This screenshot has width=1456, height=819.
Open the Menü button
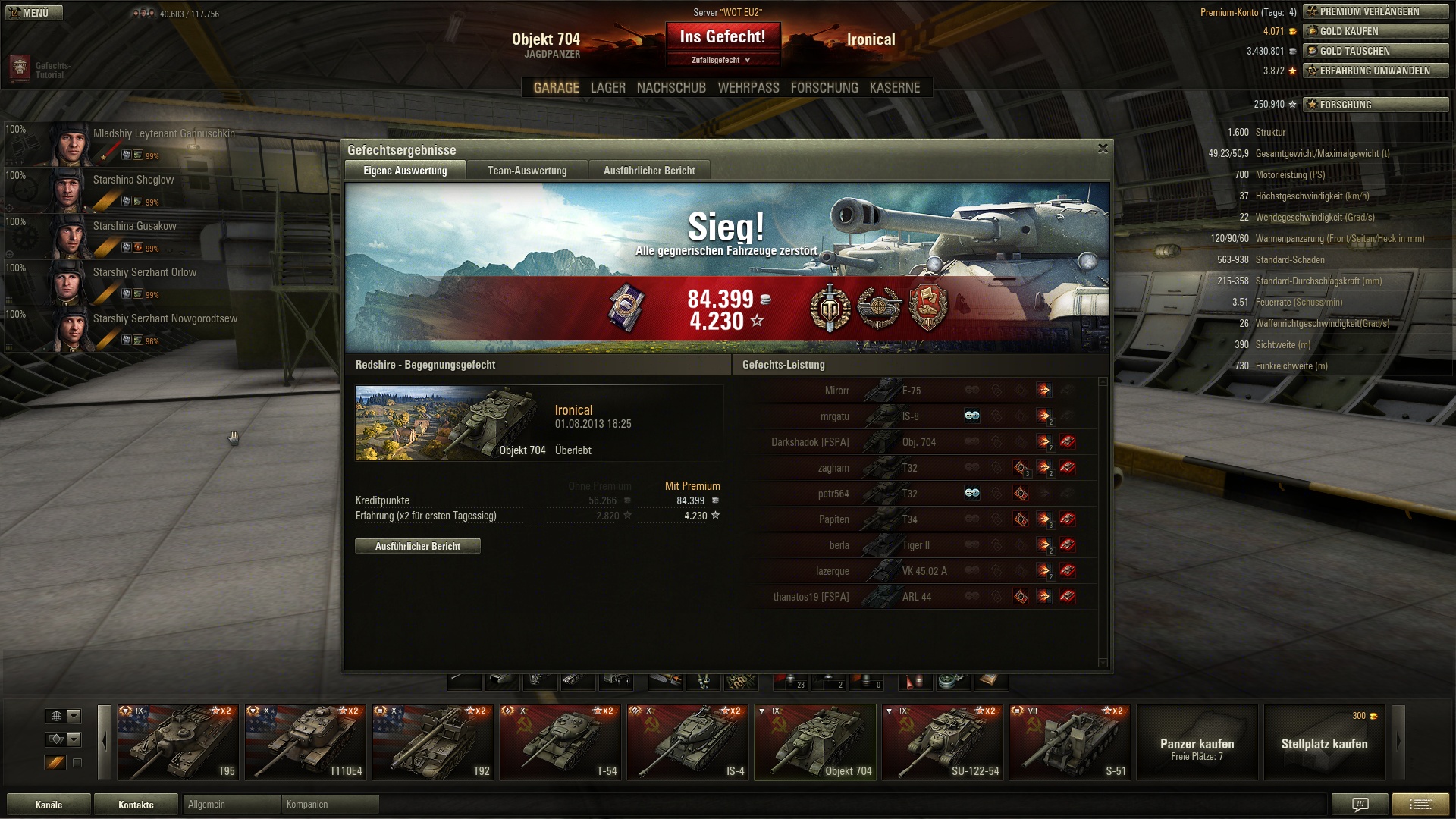33,13
